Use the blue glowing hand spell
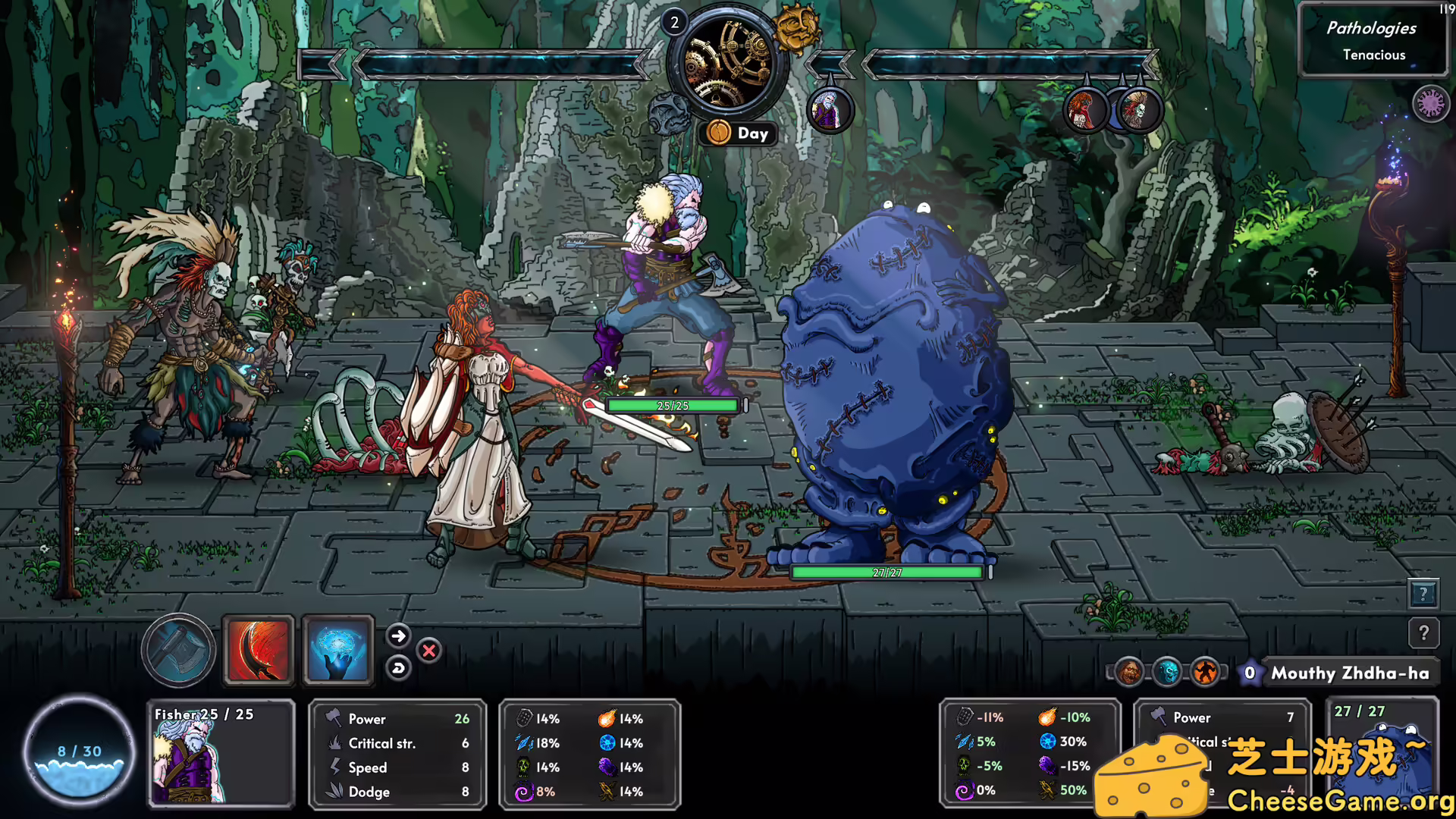Screen dimensions: 1456x819 point(338,650)
